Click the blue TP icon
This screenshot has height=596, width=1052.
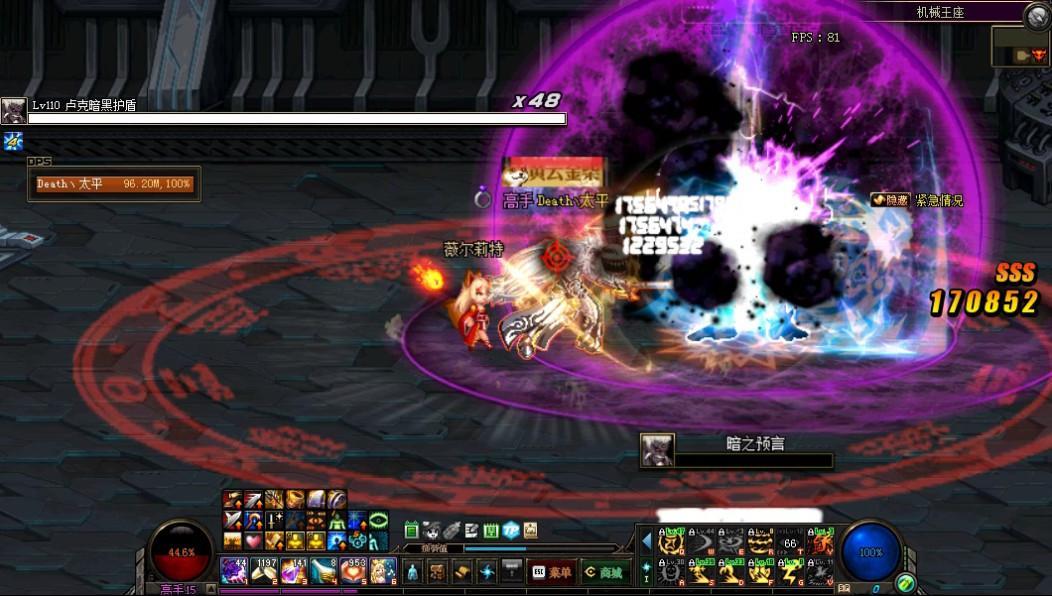click(510, 530)
